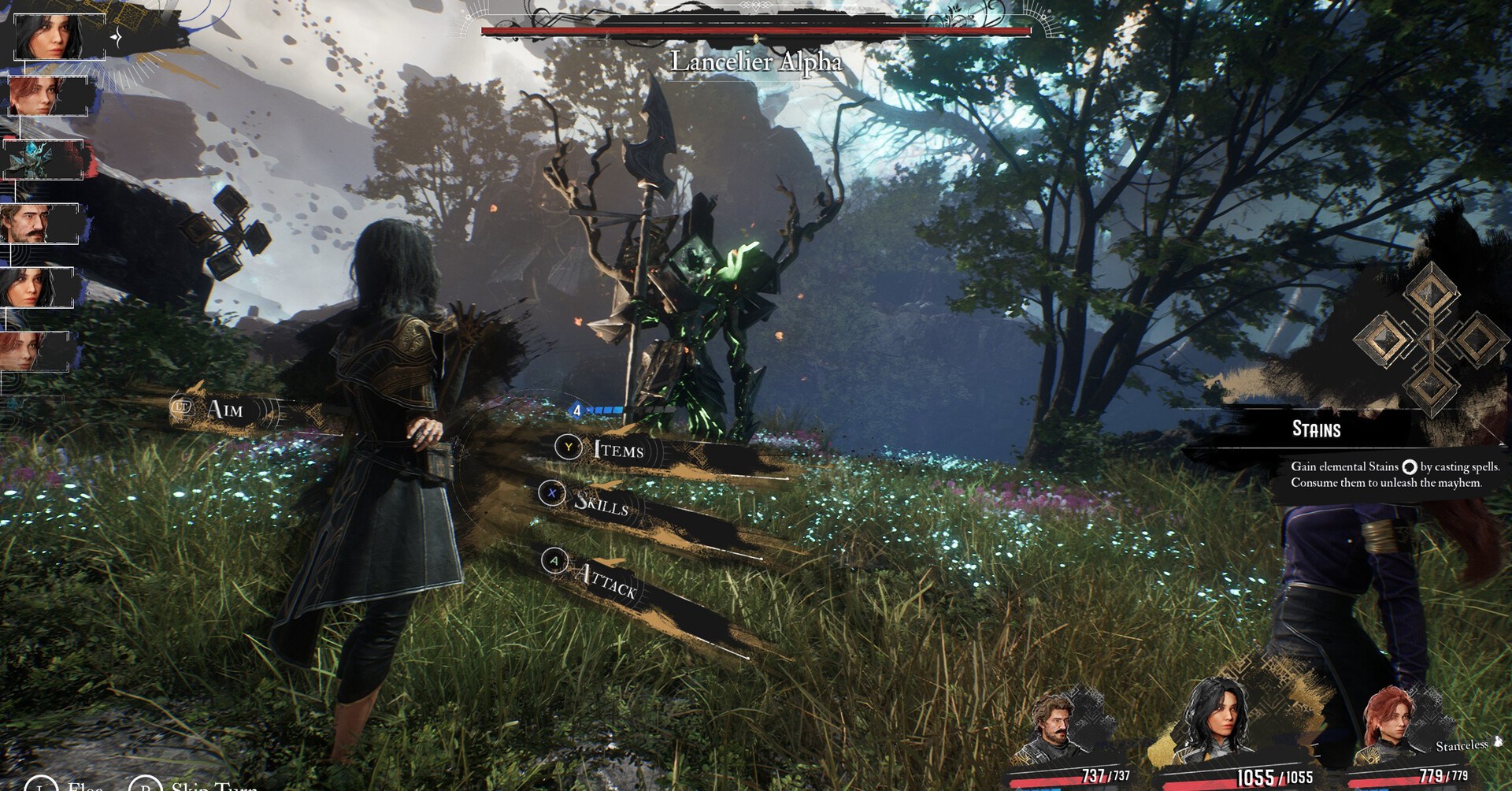Image resolution: width=1512 pixels, height=791 pixels.
Task: Select the Aim option
Action: [224, 409]
